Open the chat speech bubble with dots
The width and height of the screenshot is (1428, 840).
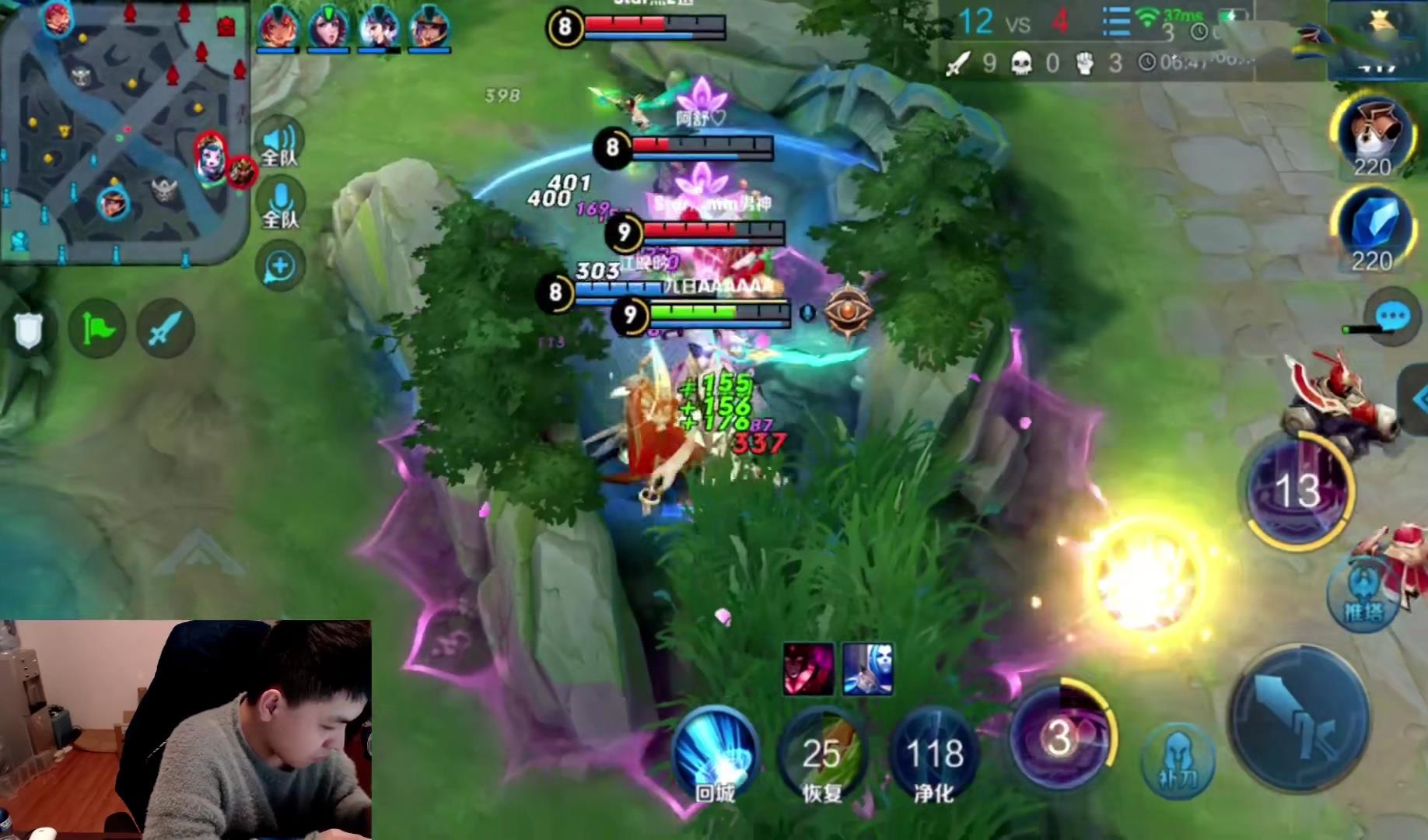[1392, 317]
